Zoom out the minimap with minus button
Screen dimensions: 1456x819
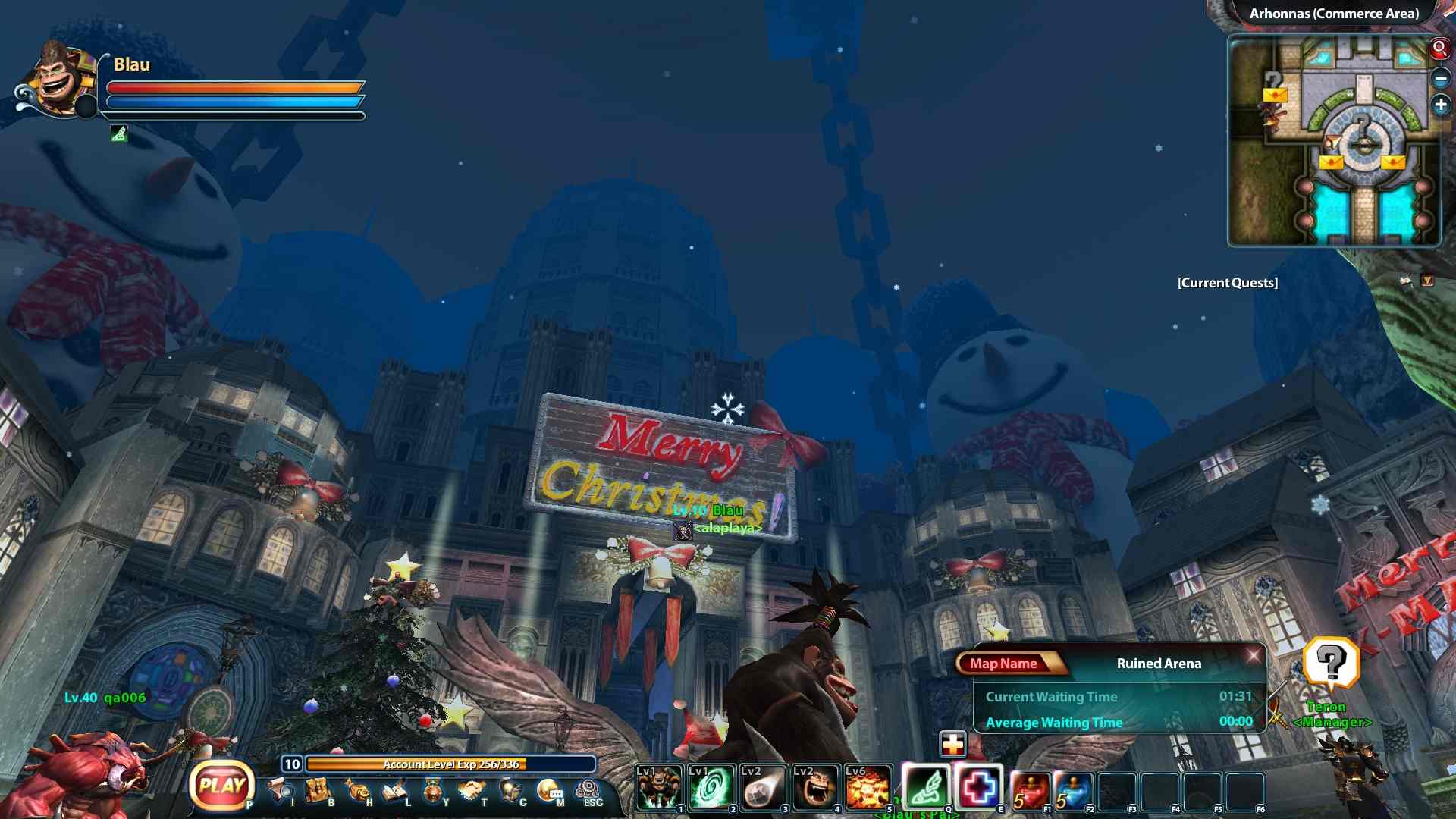tap(1441, 77)
